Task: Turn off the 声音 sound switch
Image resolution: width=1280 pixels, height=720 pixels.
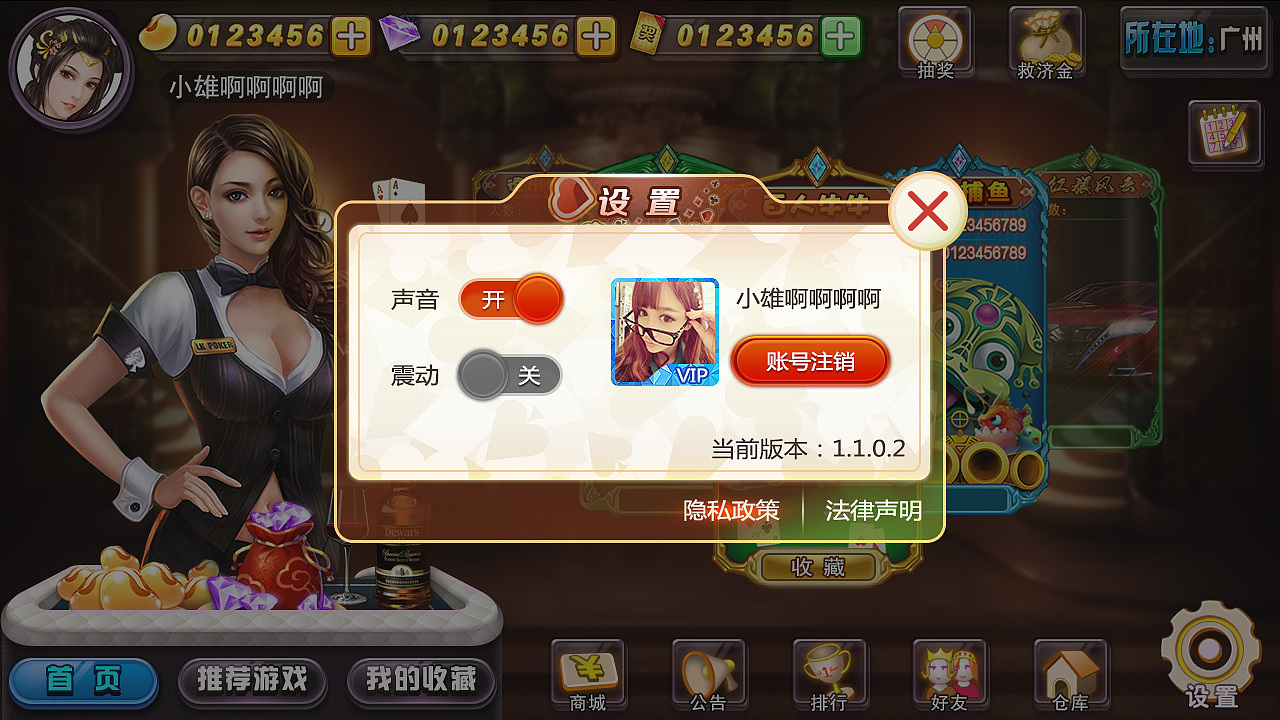Action: (x=510, y=300)
